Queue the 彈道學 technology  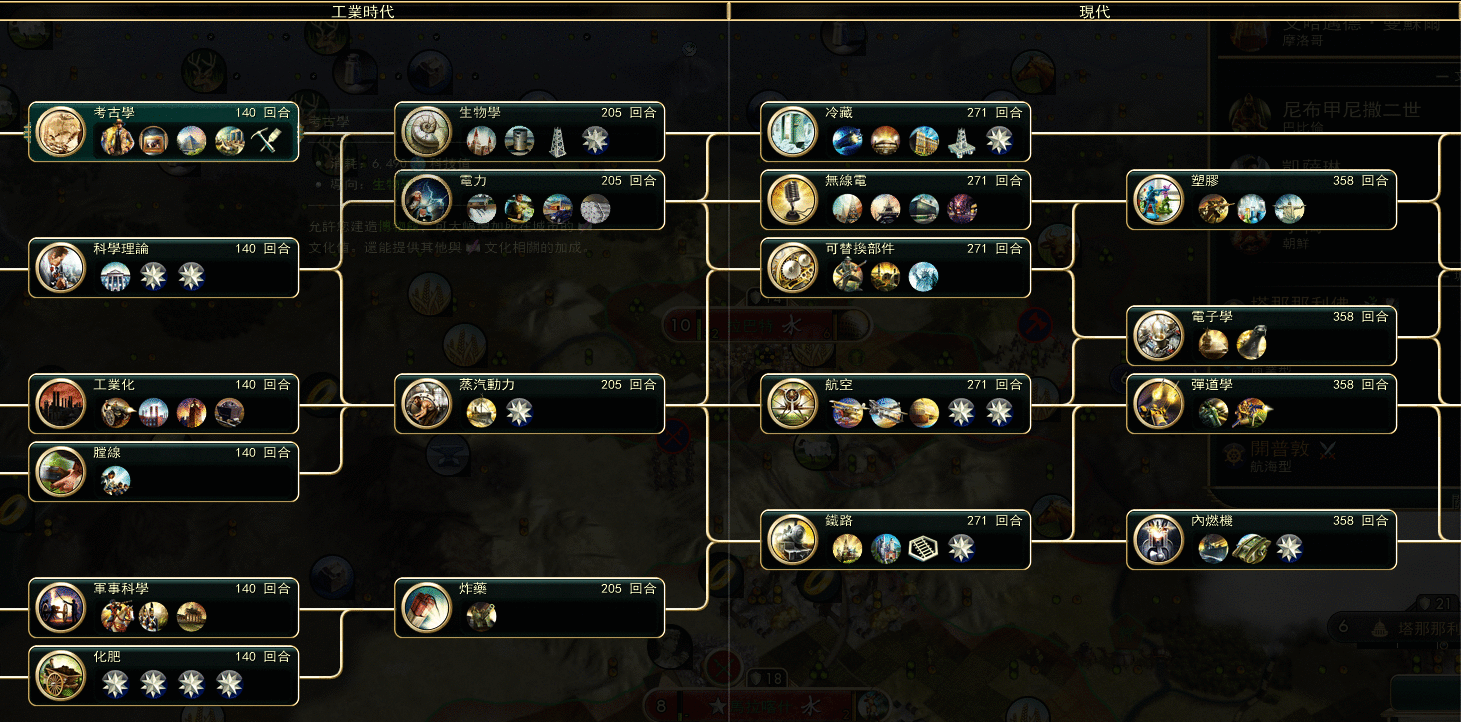click(x=1261, y=403)
